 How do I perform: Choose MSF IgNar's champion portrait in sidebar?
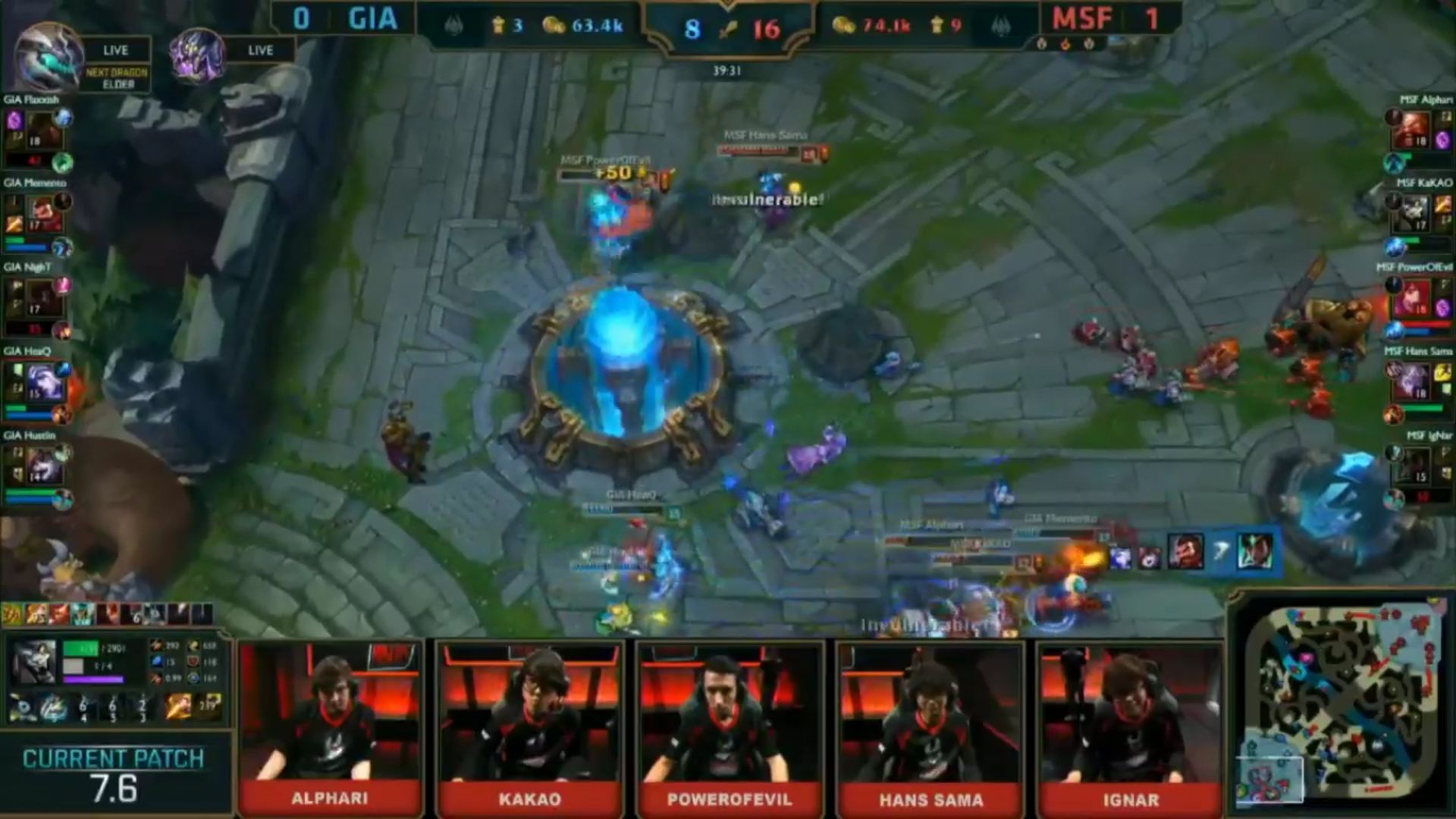(1413, 466)
